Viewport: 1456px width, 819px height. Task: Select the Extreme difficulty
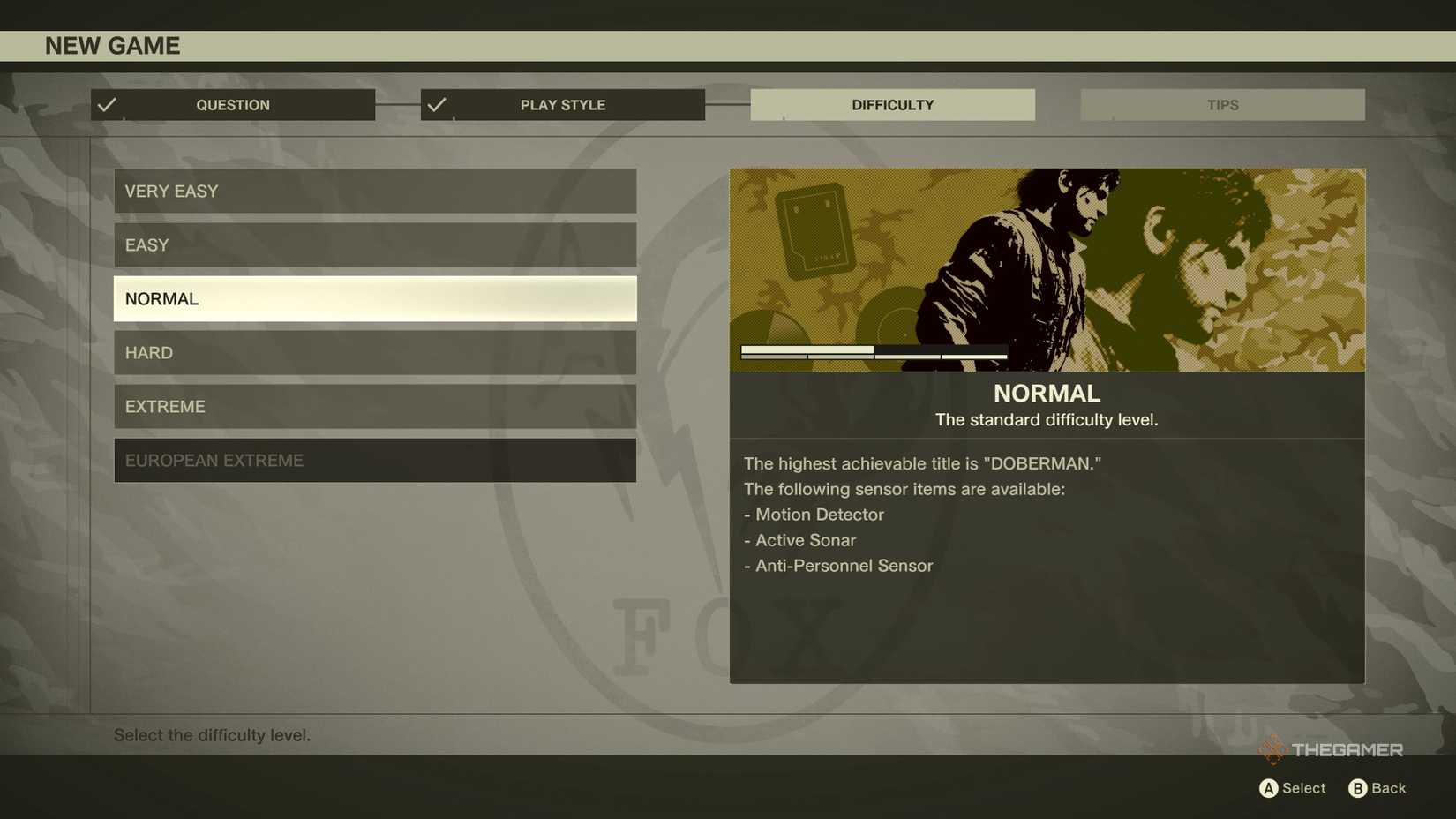(374, 406)
